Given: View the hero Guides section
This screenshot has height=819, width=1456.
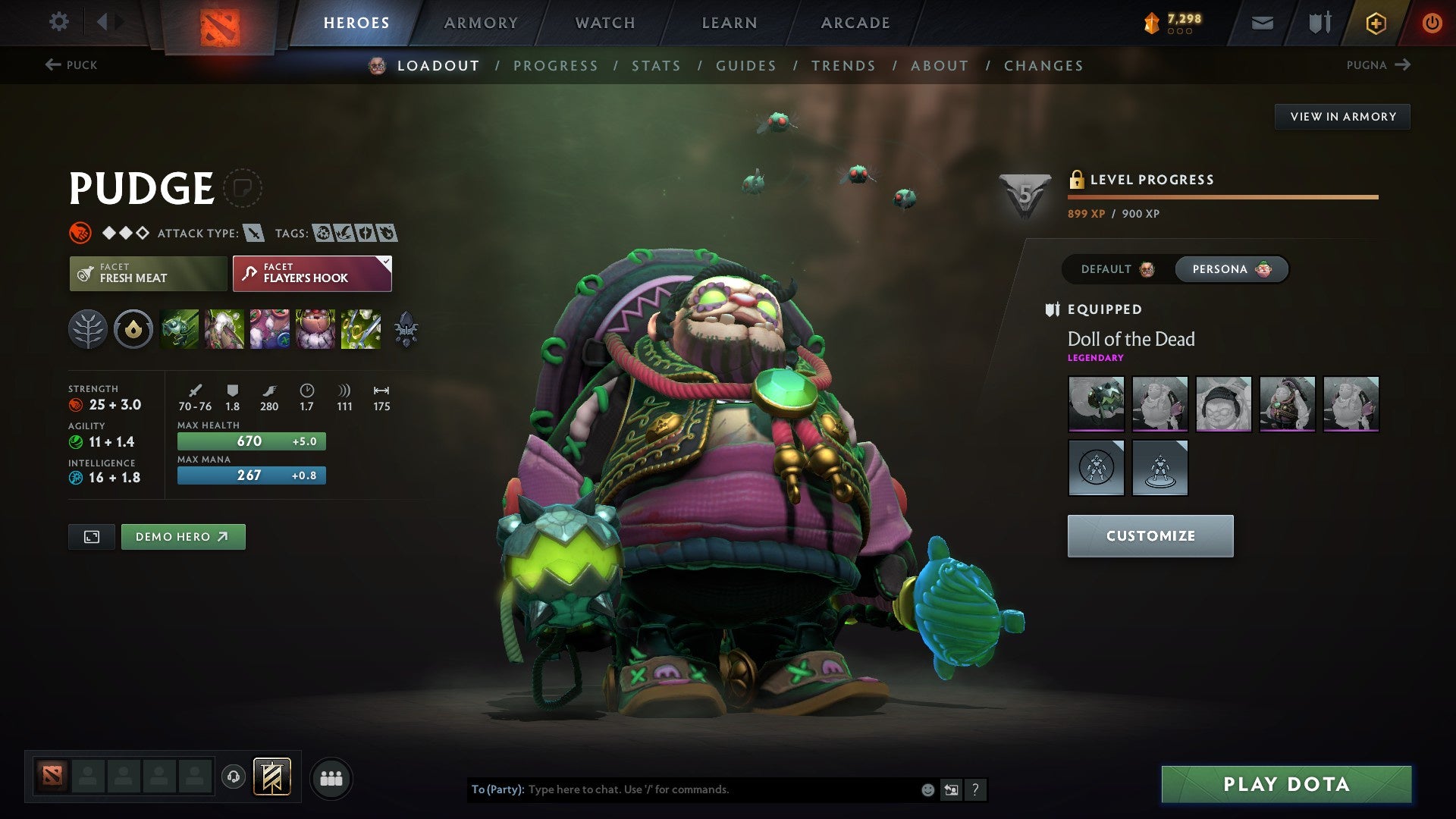Looking at the screenshot, I should pos(746,66).
